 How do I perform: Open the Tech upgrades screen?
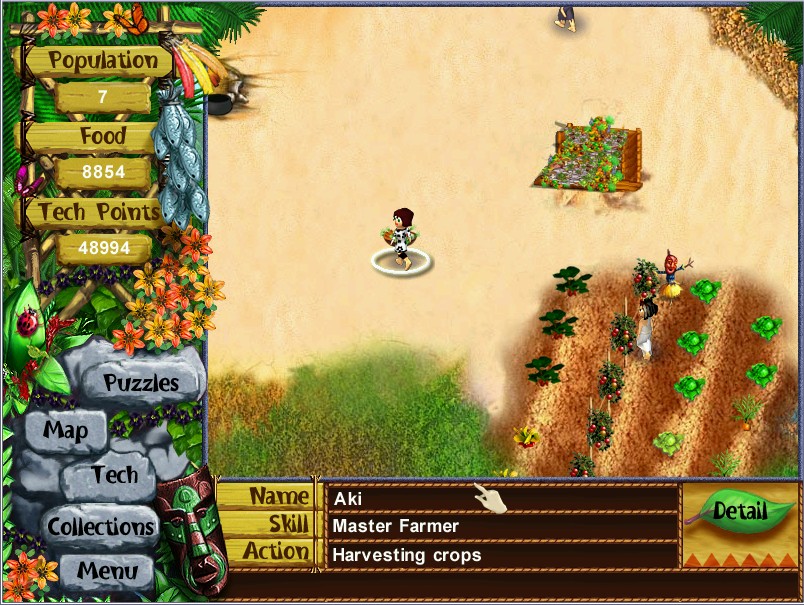[114, 475]
